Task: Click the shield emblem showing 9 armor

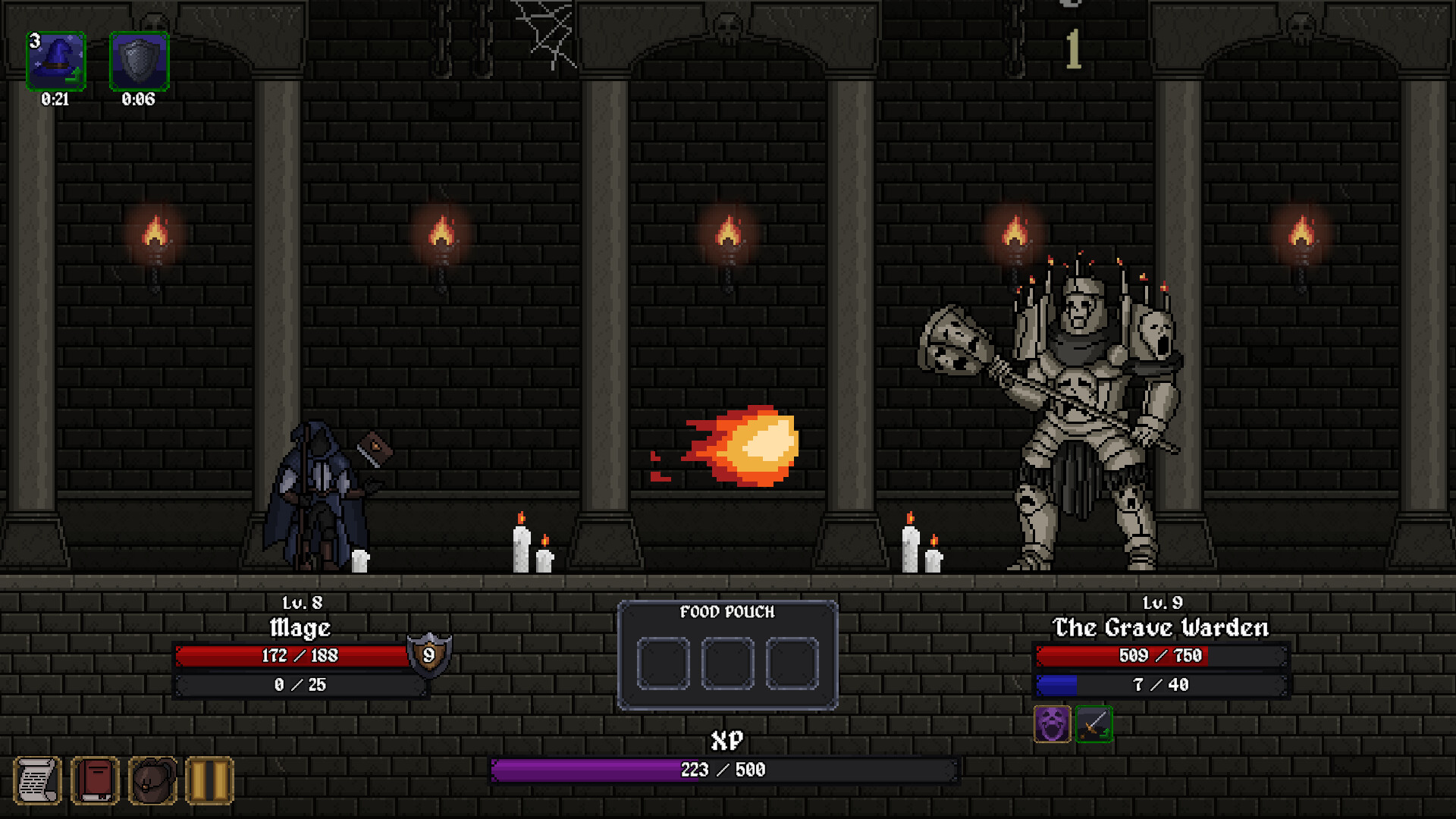Action: (x=429, y=655)
